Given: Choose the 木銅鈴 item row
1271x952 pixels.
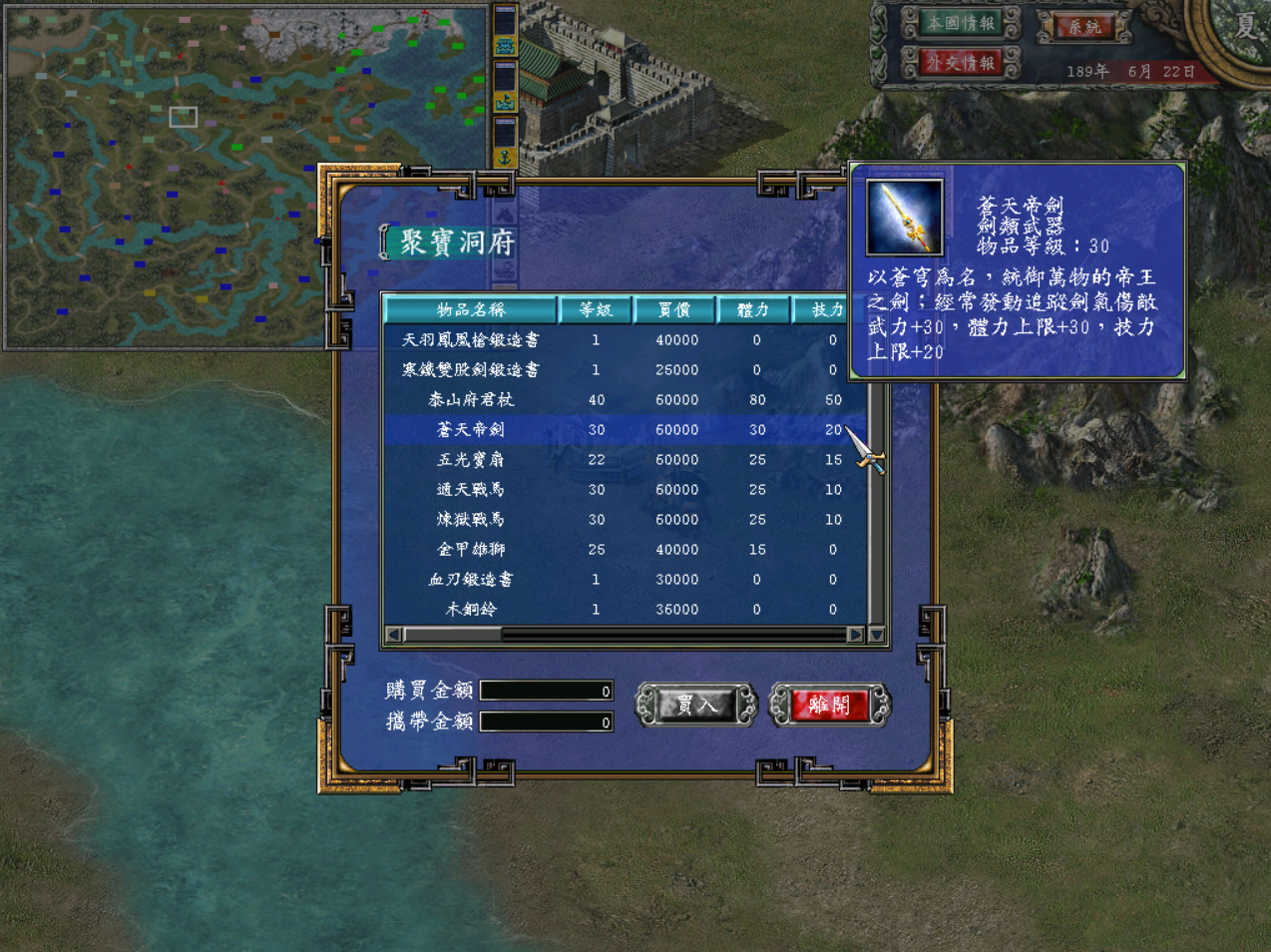Looking at the screenshot, I should pos(470,610).
